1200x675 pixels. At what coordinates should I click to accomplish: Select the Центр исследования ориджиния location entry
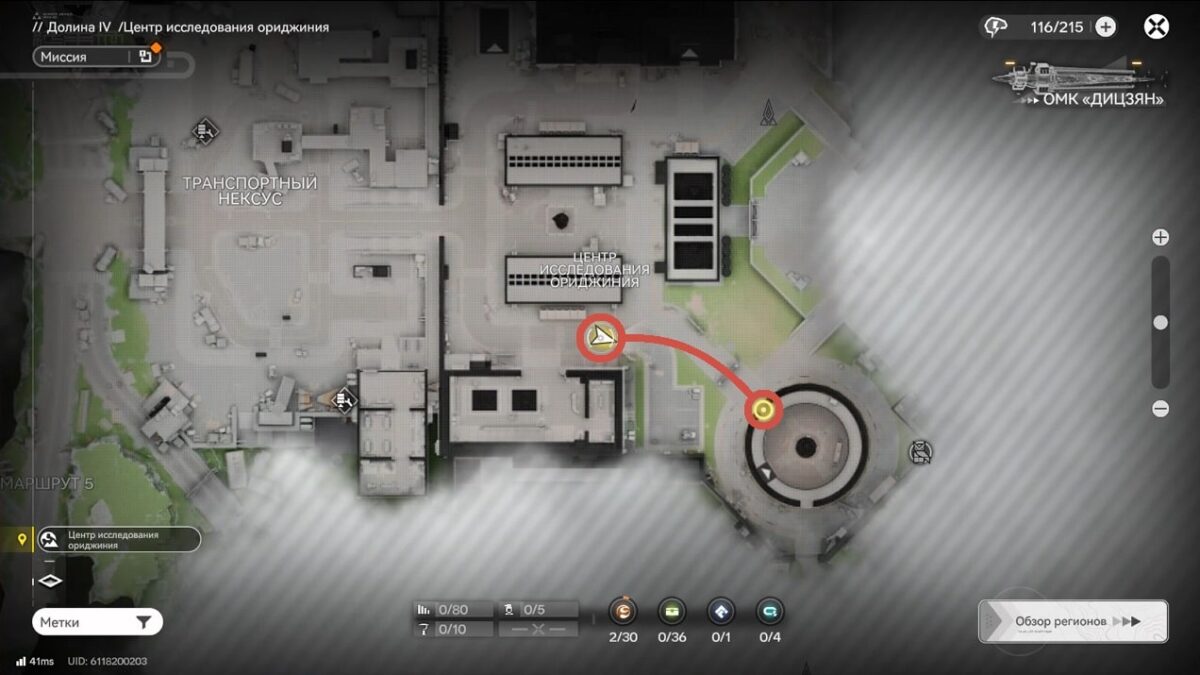tap(118, 540)
